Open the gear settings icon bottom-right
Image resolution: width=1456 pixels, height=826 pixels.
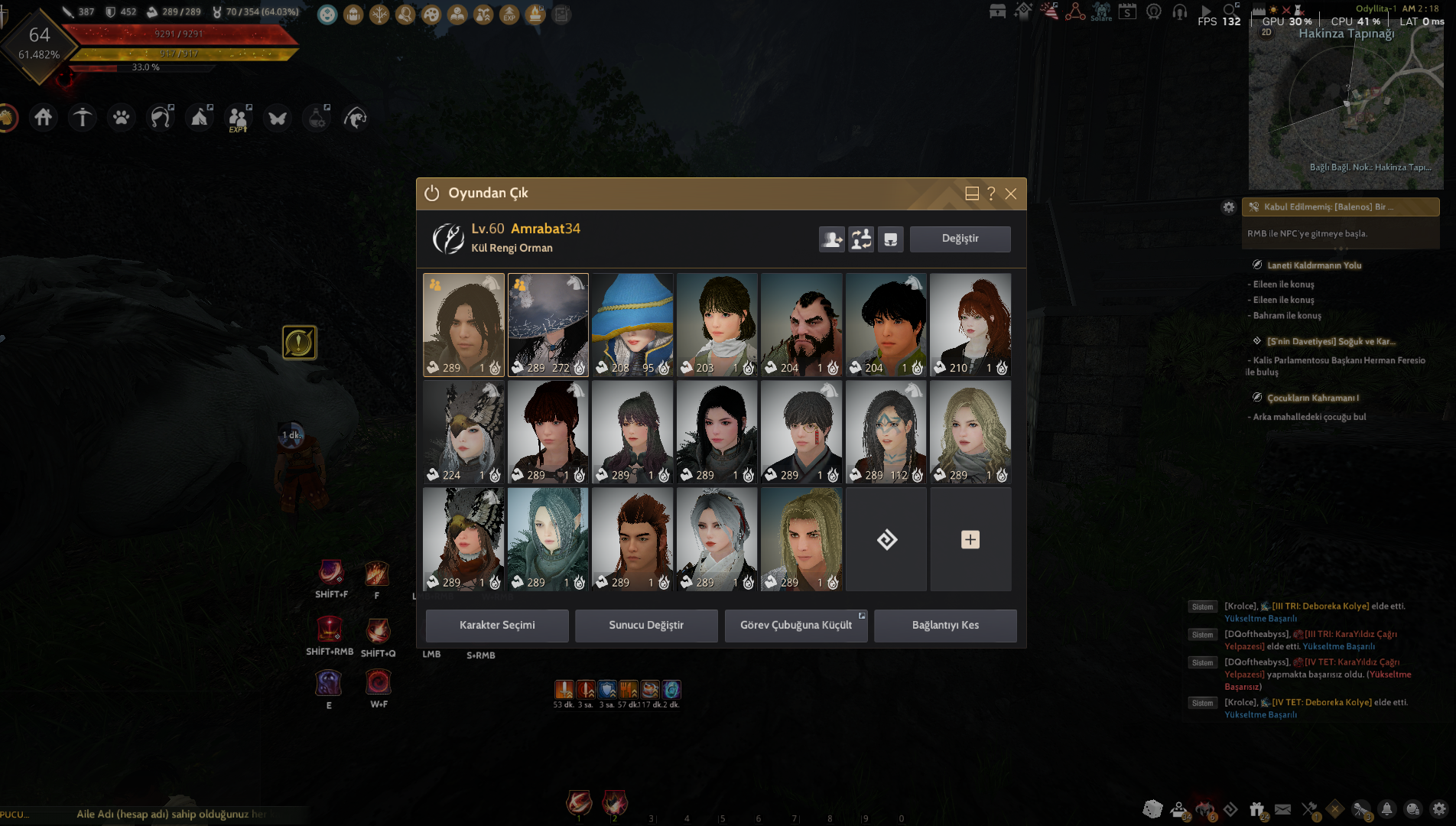pyautogui.click(x=1439, y=809)
